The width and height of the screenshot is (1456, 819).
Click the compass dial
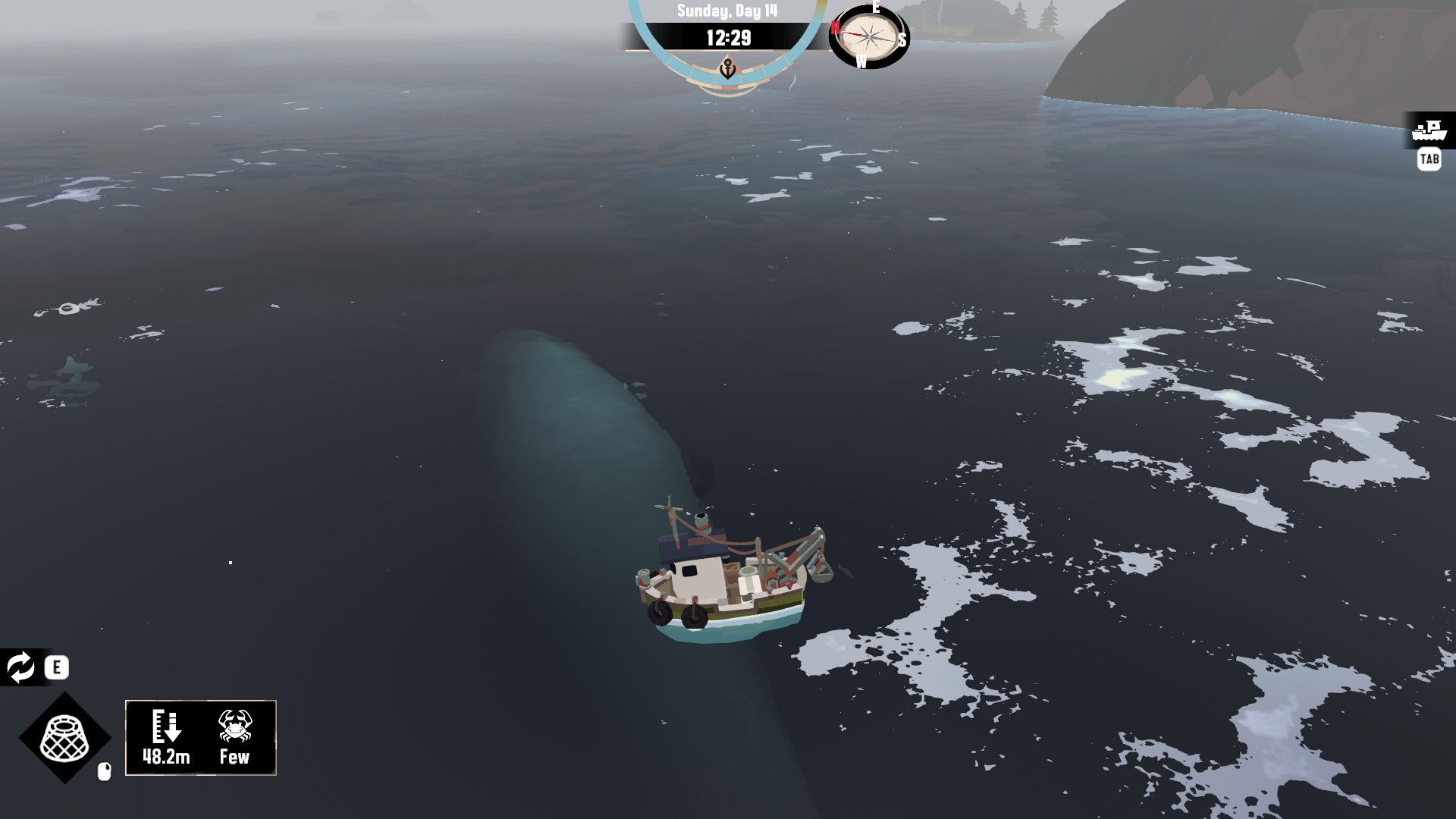coord(868,36)
